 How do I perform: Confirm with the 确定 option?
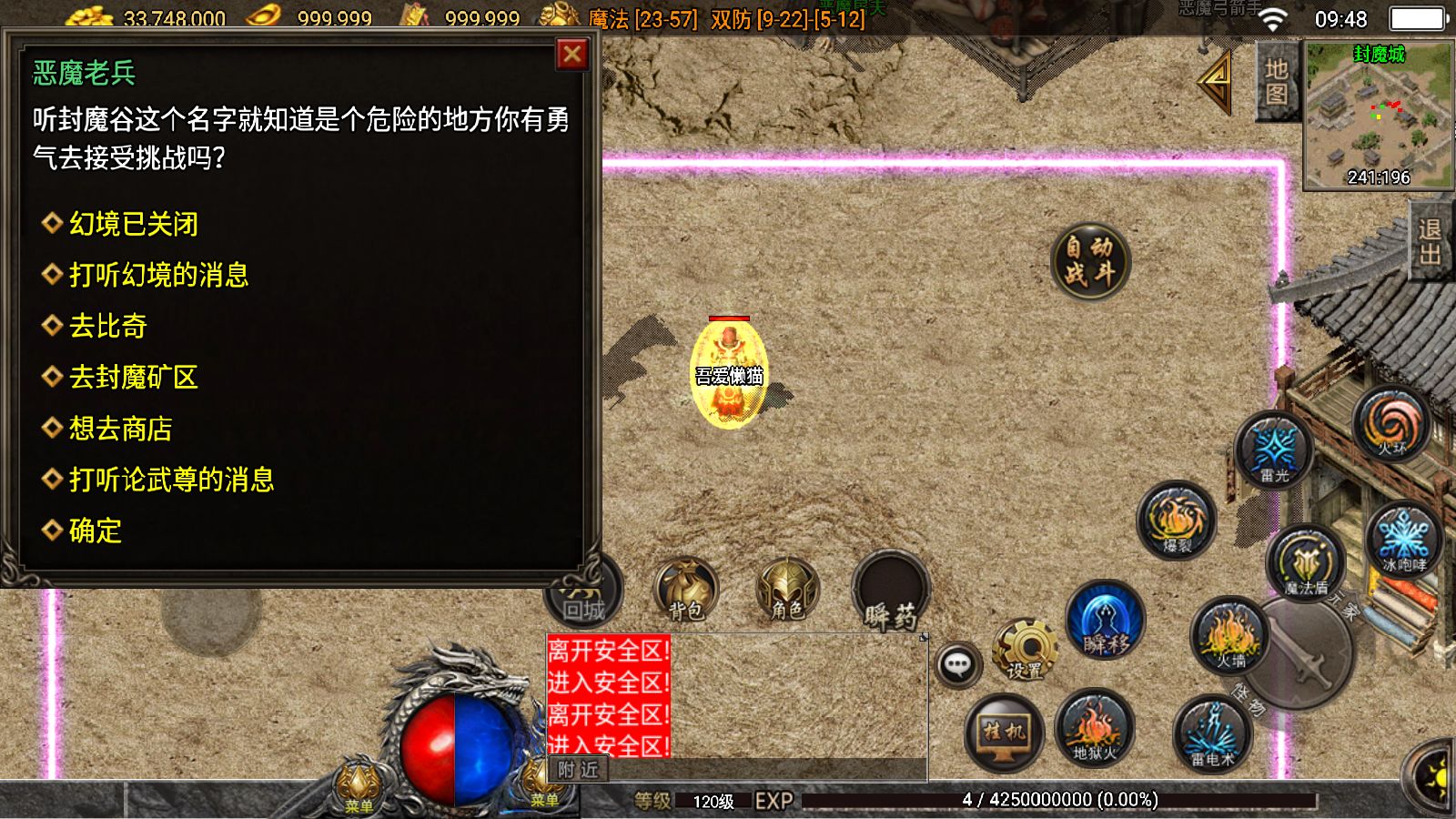[x=95, y=531]
